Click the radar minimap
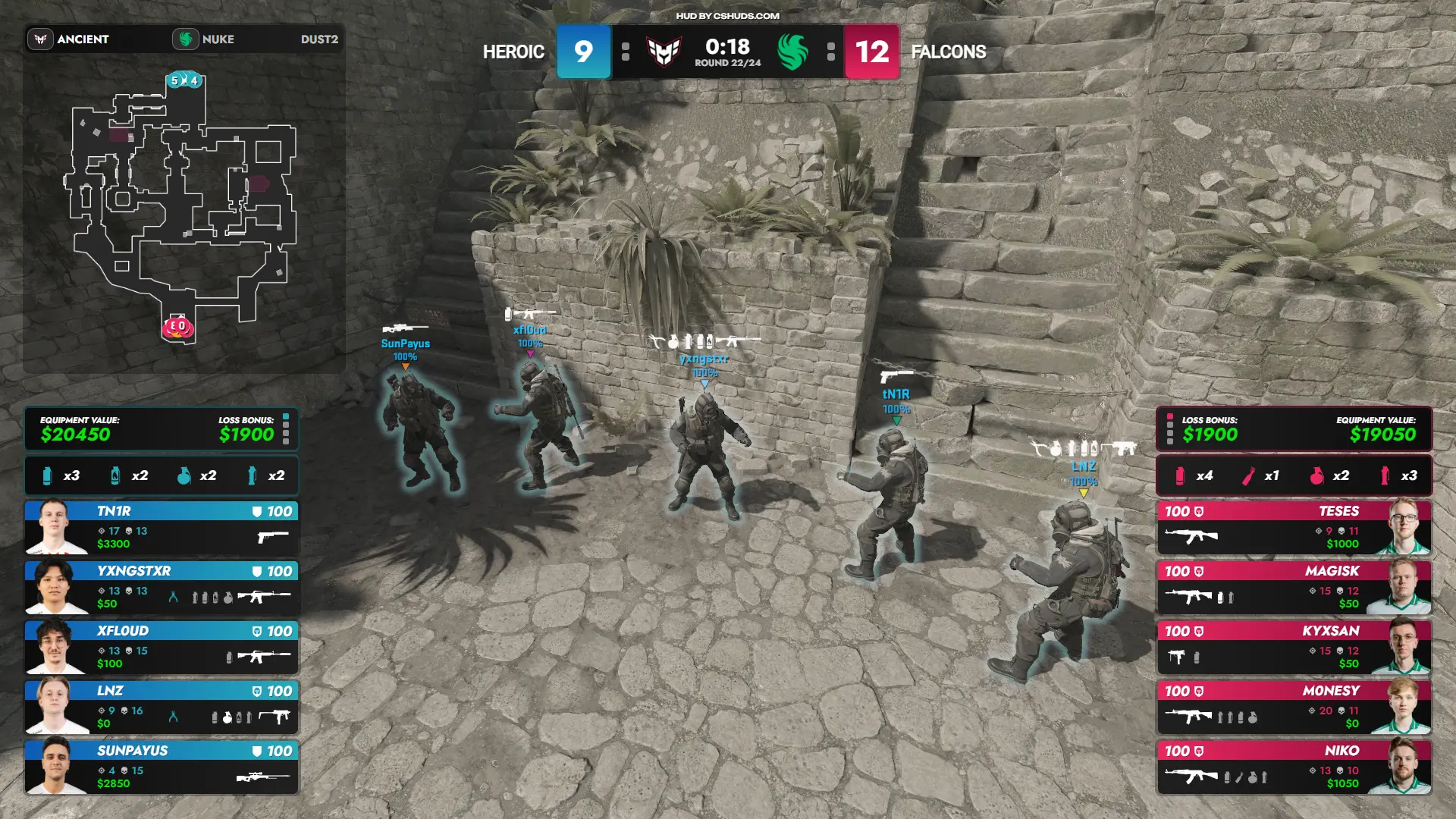 184,212
